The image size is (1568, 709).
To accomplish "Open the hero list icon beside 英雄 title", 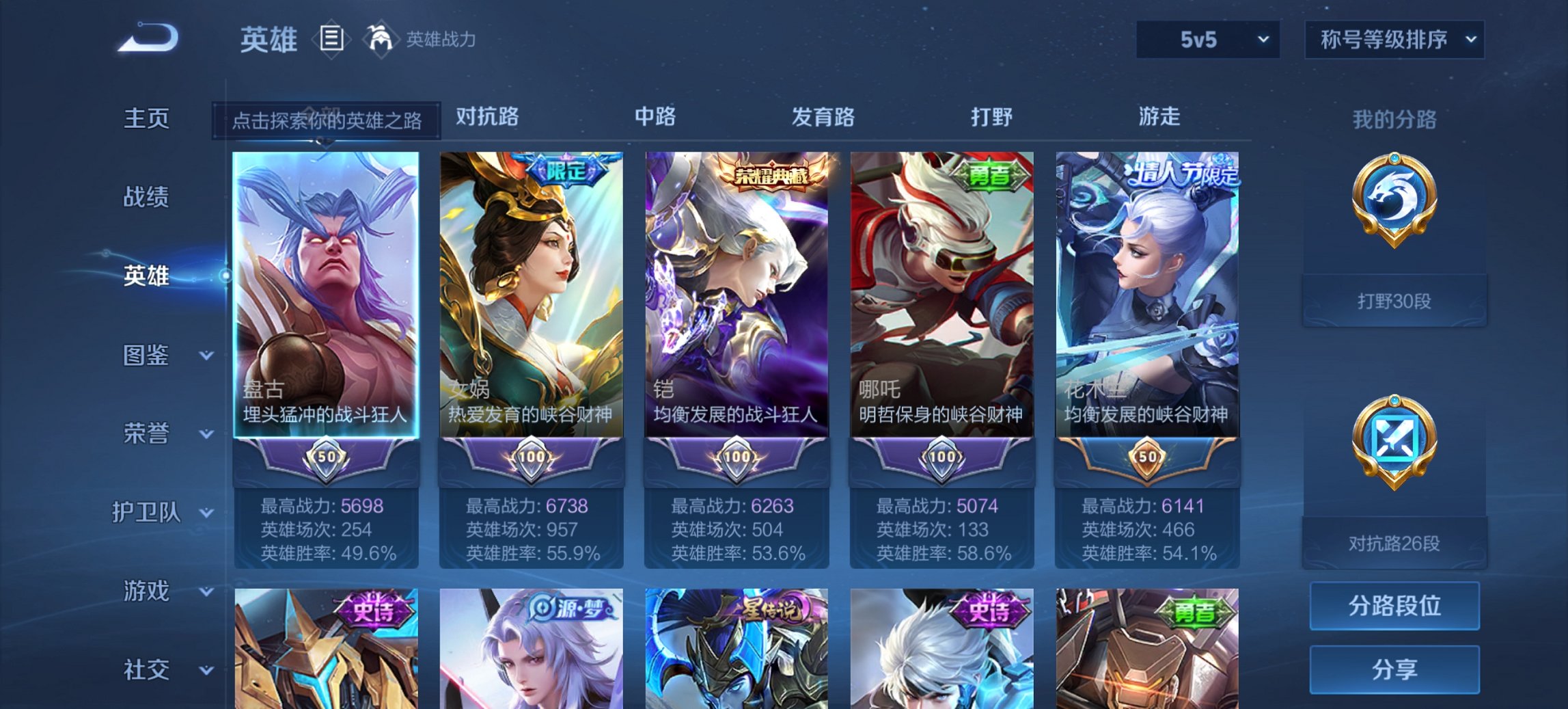I will tap(333, 40).
